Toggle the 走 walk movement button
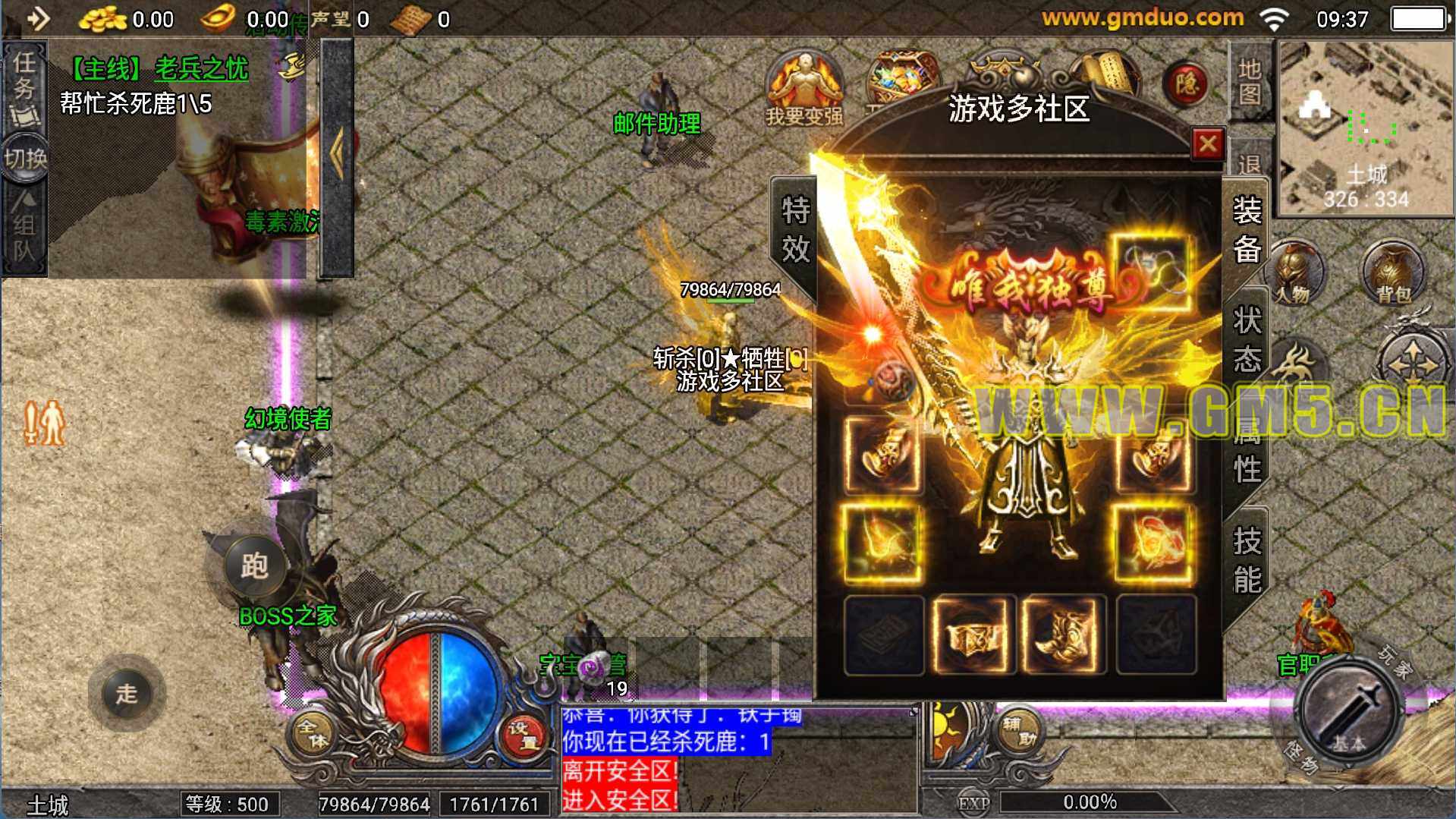 point(127,693)
